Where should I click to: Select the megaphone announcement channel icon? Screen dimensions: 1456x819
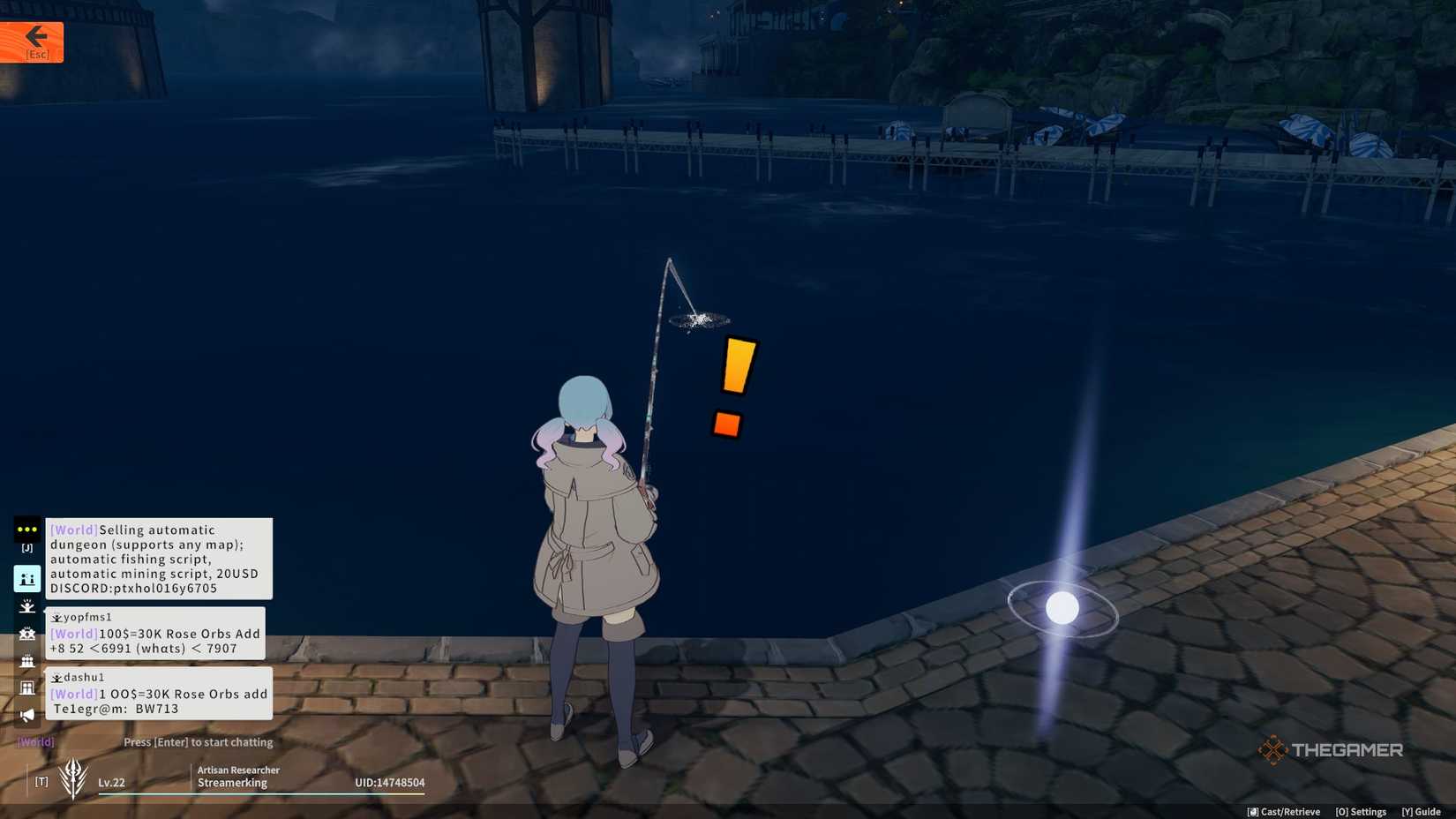(26, 715)
